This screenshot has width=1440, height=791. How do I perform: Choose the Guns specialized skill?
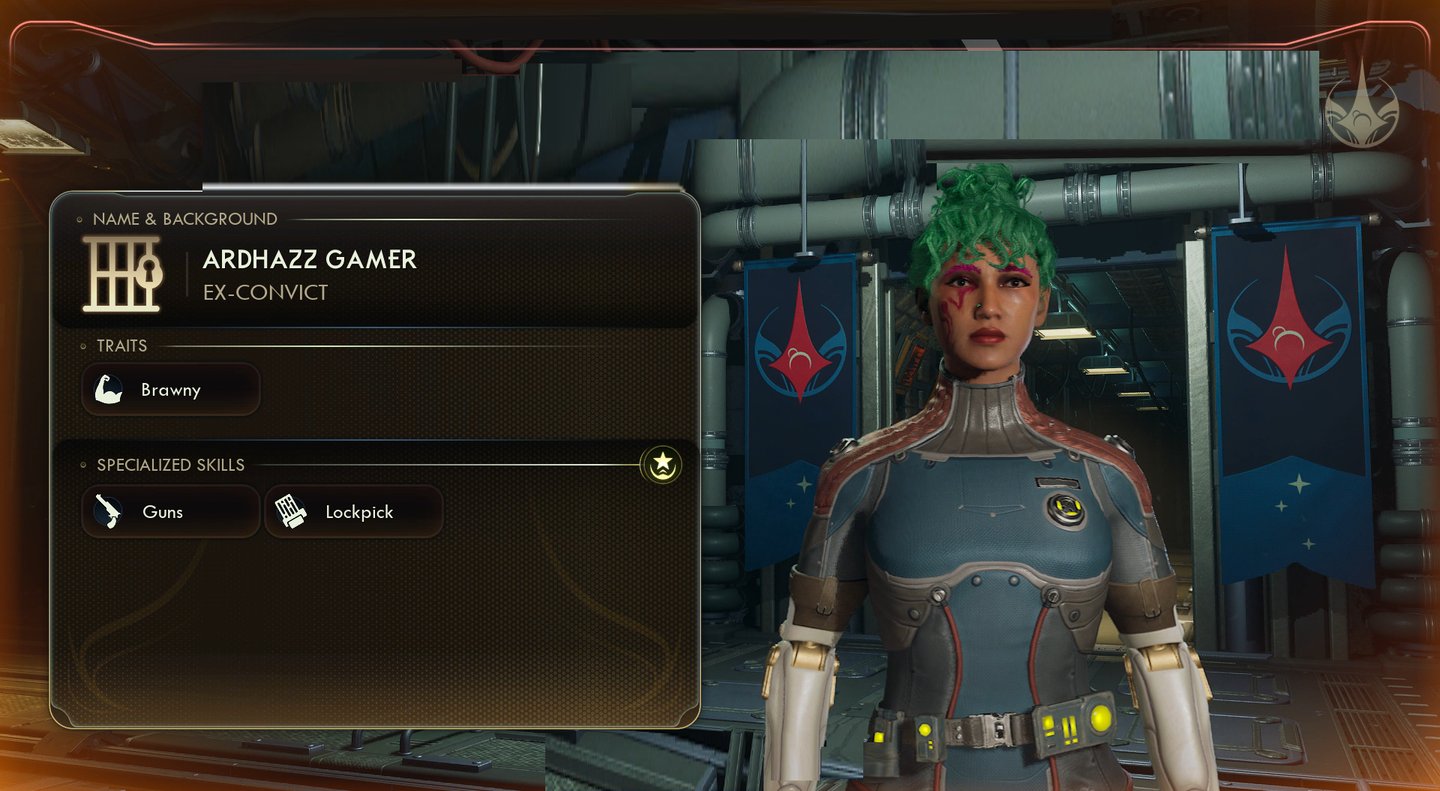[x=170, y=512]
